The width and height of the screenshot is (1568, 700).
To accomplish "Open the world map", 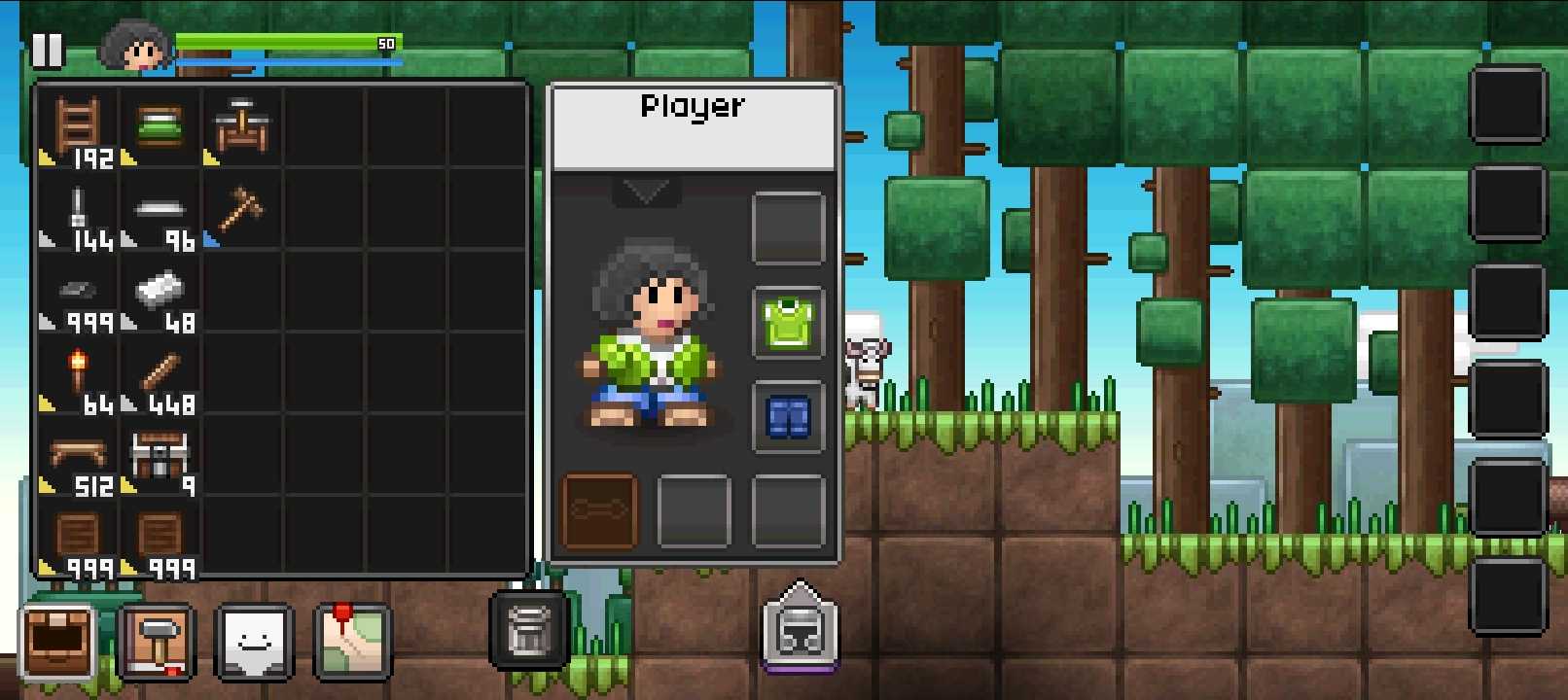I will [x=352, y=642].
